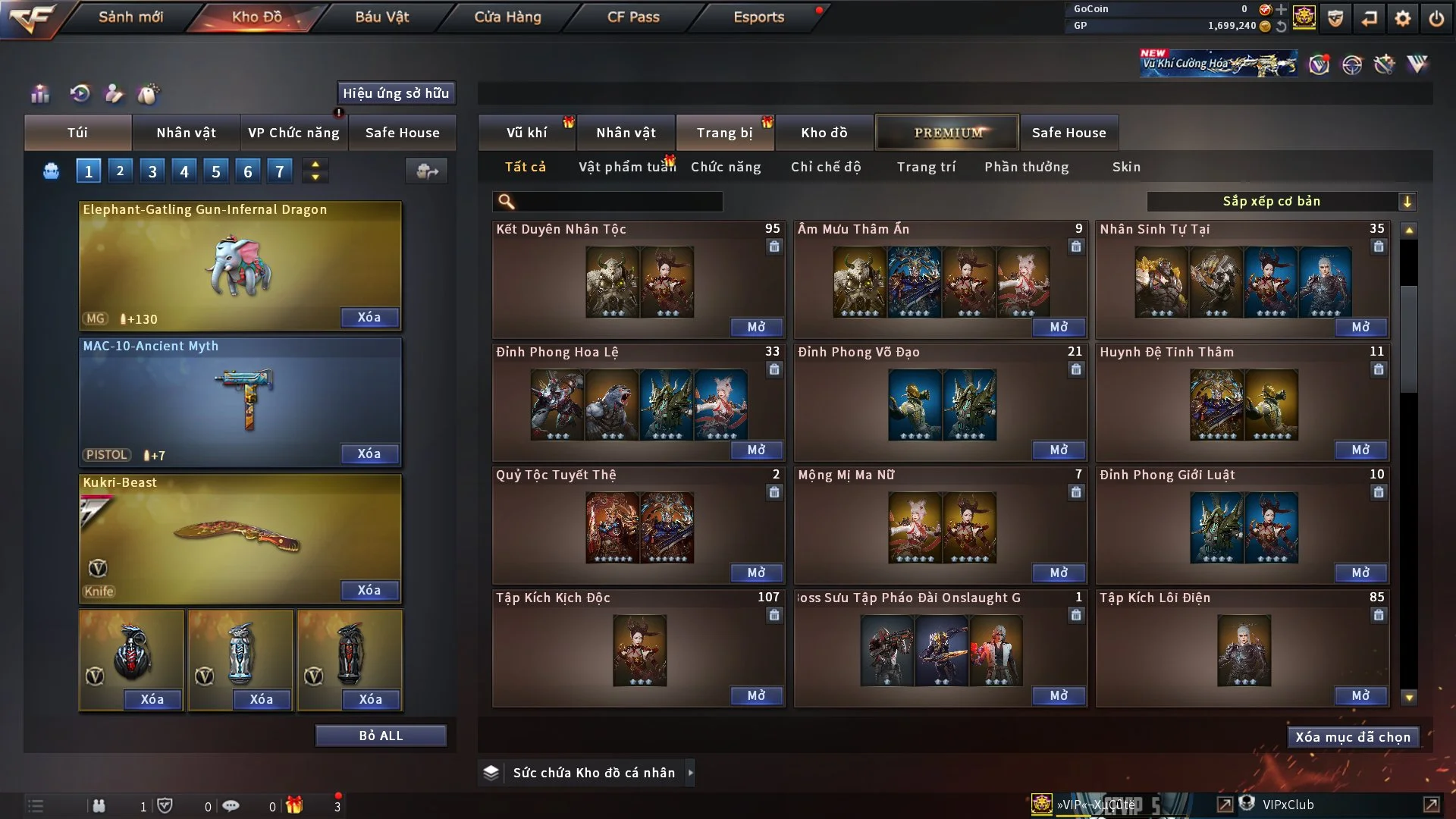Image resolution: width=1456 pixels, height=819 pixels.
Task: Open the Kết Duyên Nhân Tộc box
Action: (756, 327)
